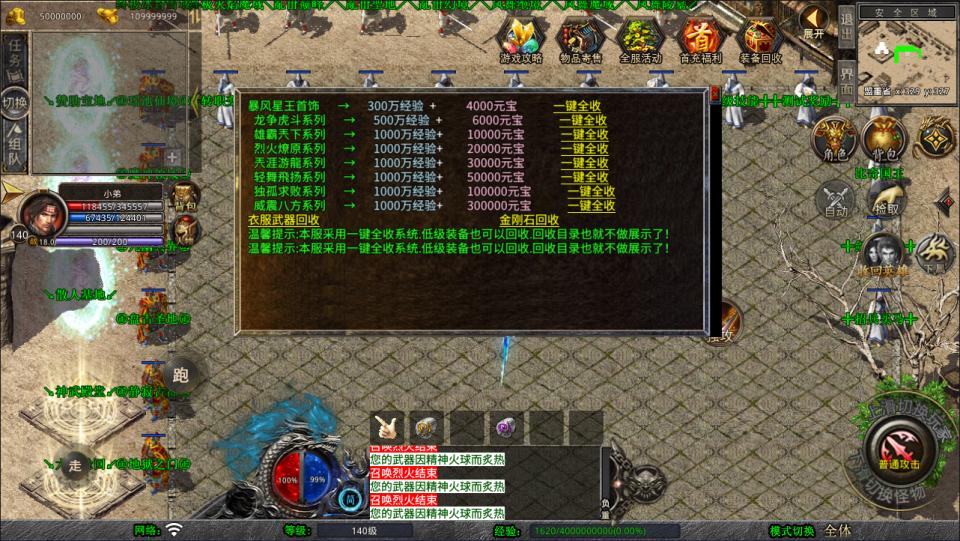The image size is (960, 541).
Task: Open the 角色 character panel
Action: tap(832, 142)
